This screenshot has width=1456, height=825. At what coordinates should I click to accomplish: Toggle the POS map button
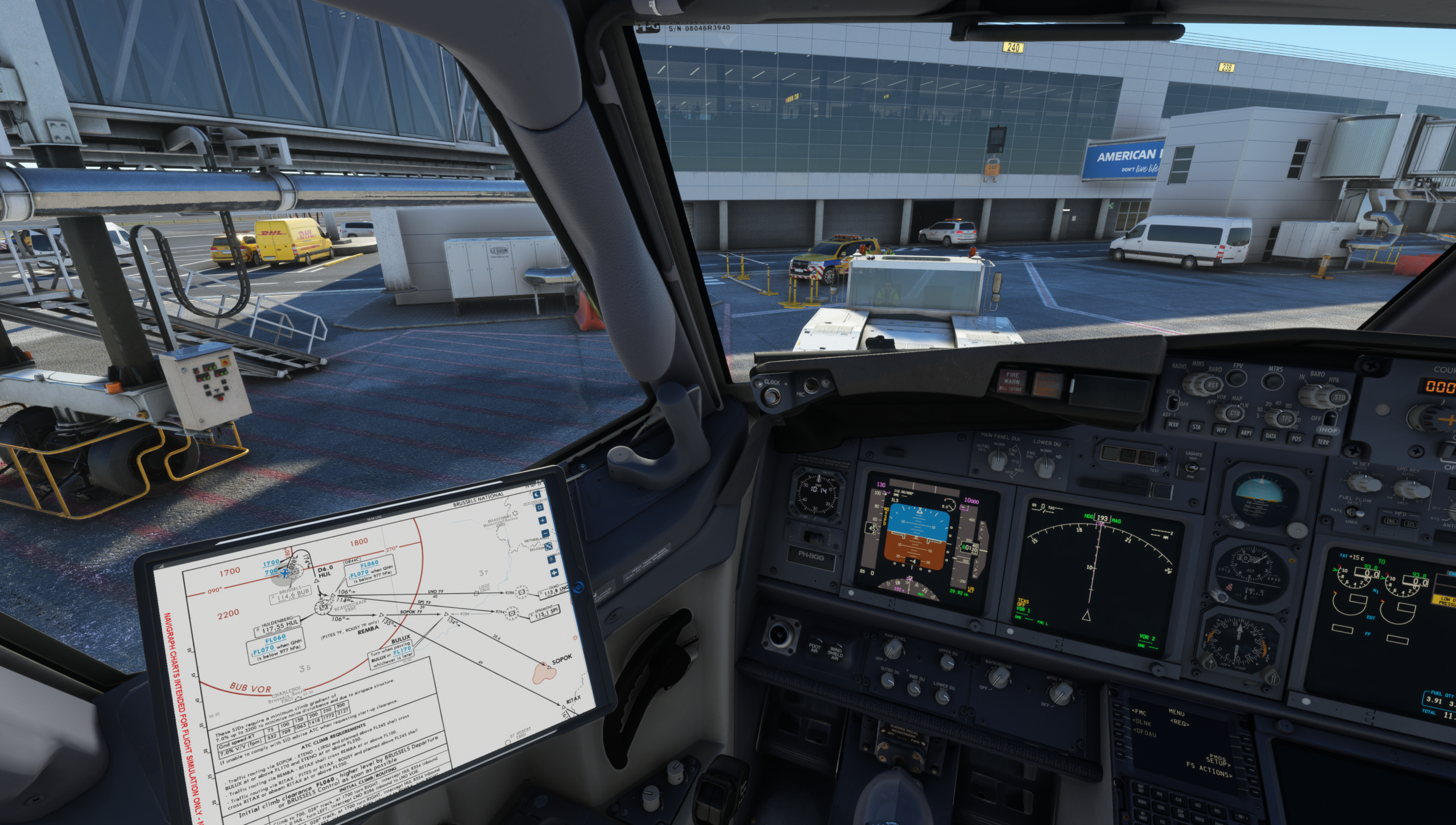[1296, 438]
